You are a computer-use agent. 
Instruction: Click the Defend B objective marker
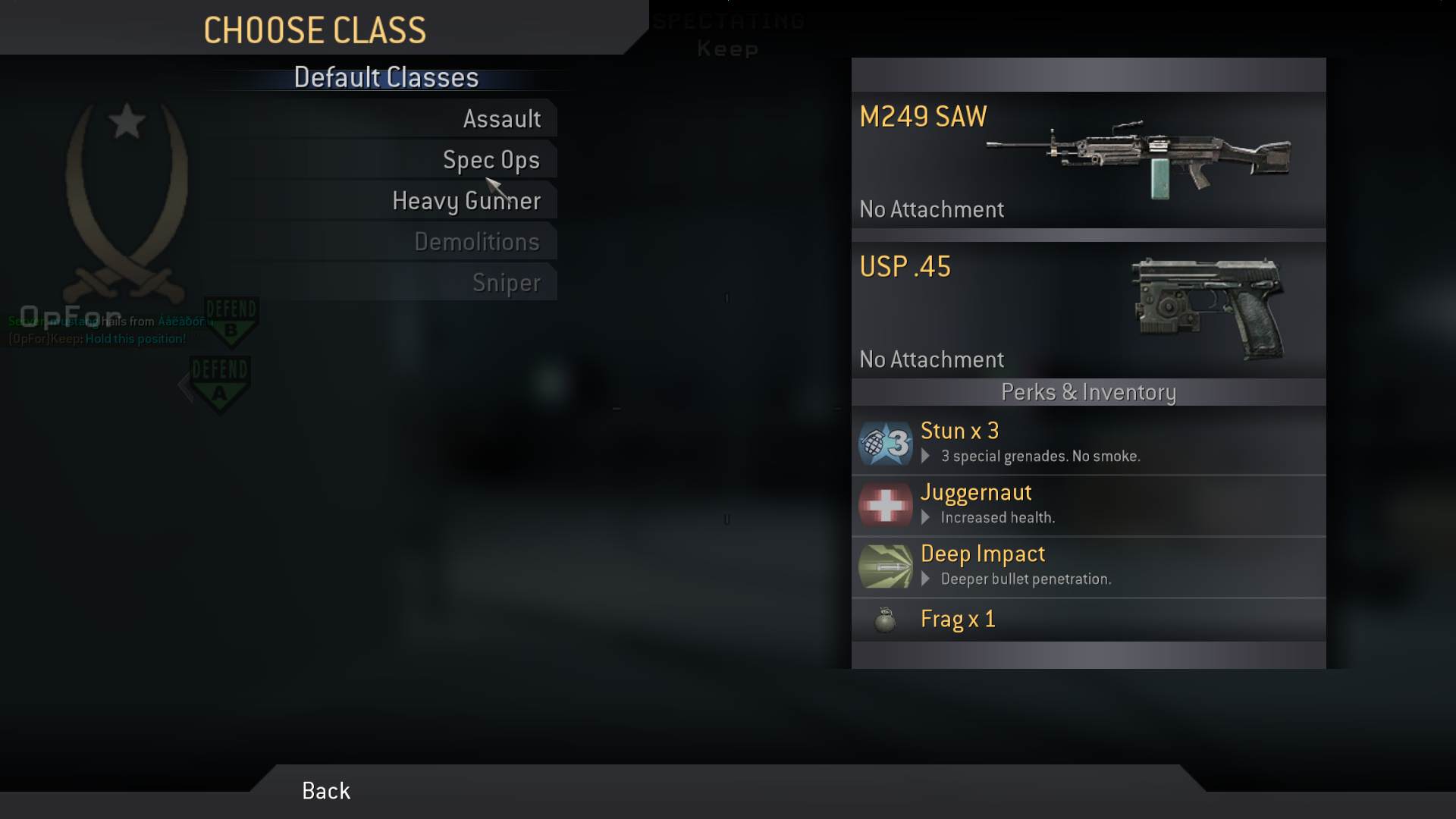230,322
